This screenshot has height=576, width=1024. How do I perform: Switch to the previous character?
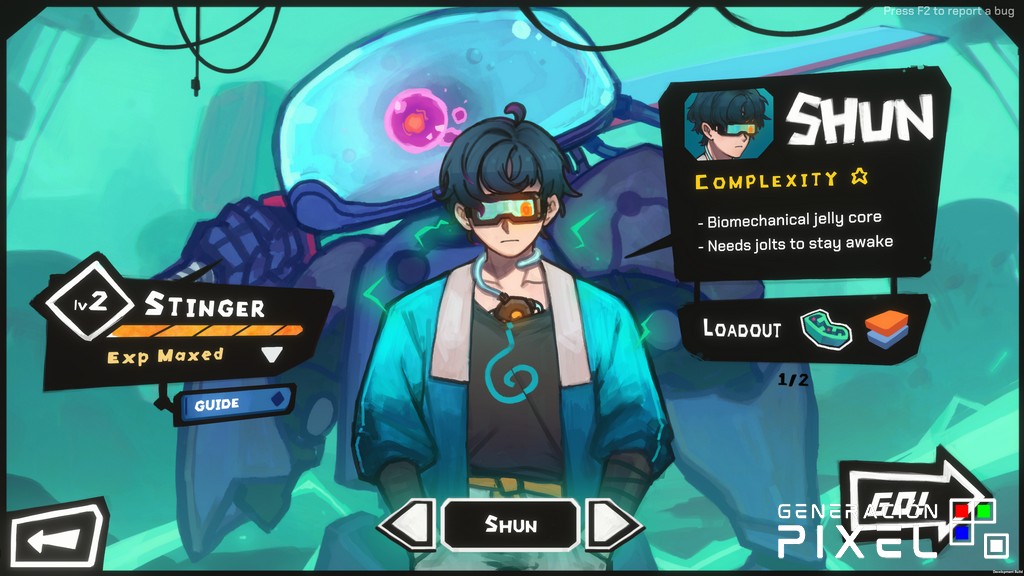408,524
